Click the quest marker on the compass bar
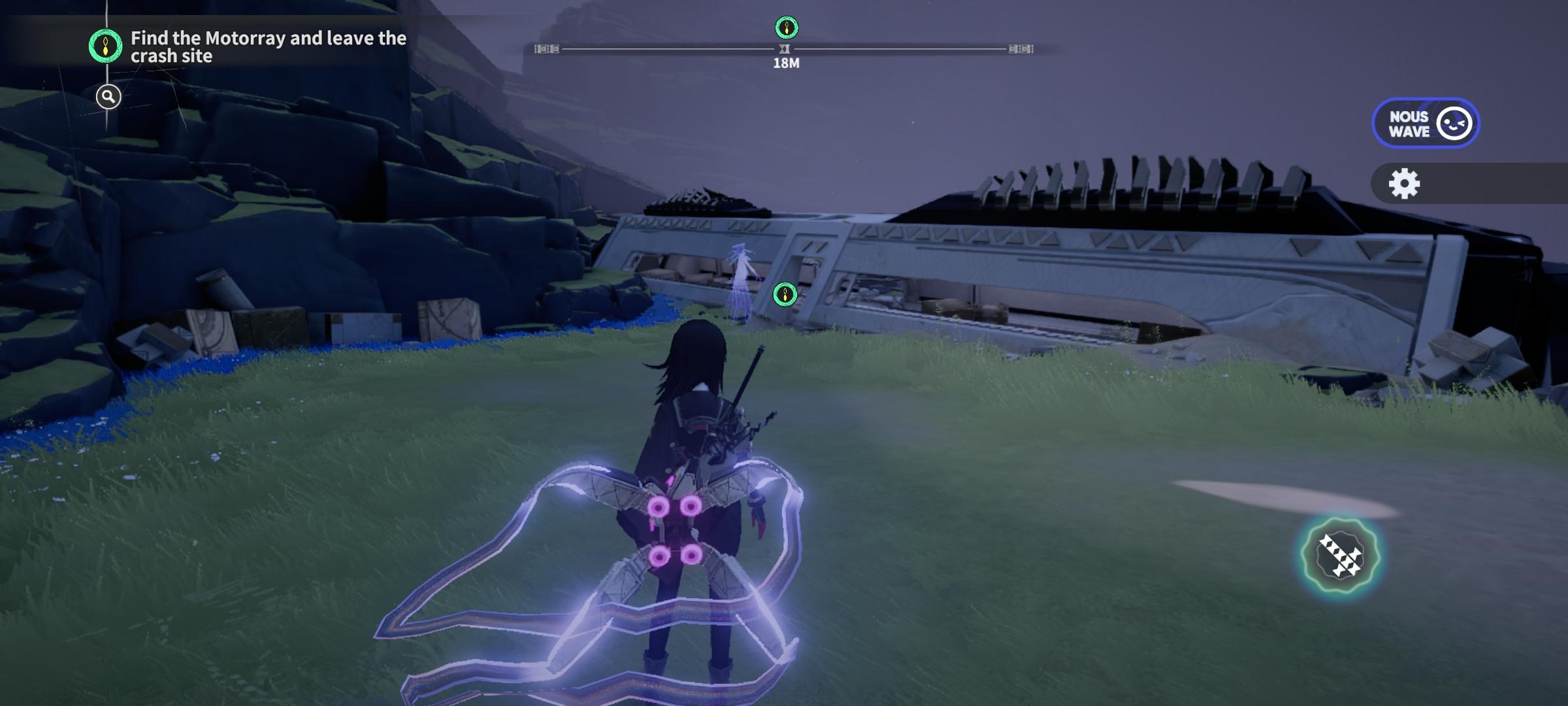 [x=787, y=28]
